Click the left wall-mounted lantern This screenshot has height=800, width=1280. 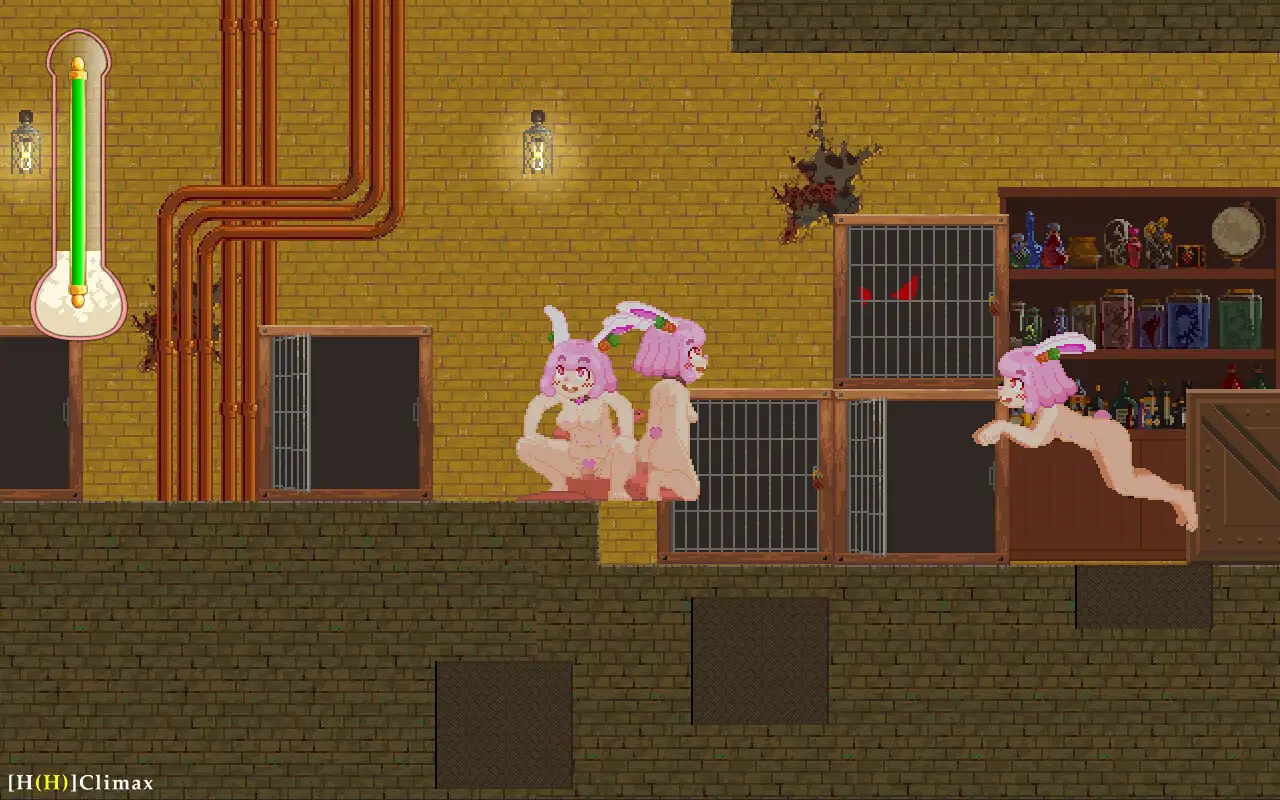[24, 147]
